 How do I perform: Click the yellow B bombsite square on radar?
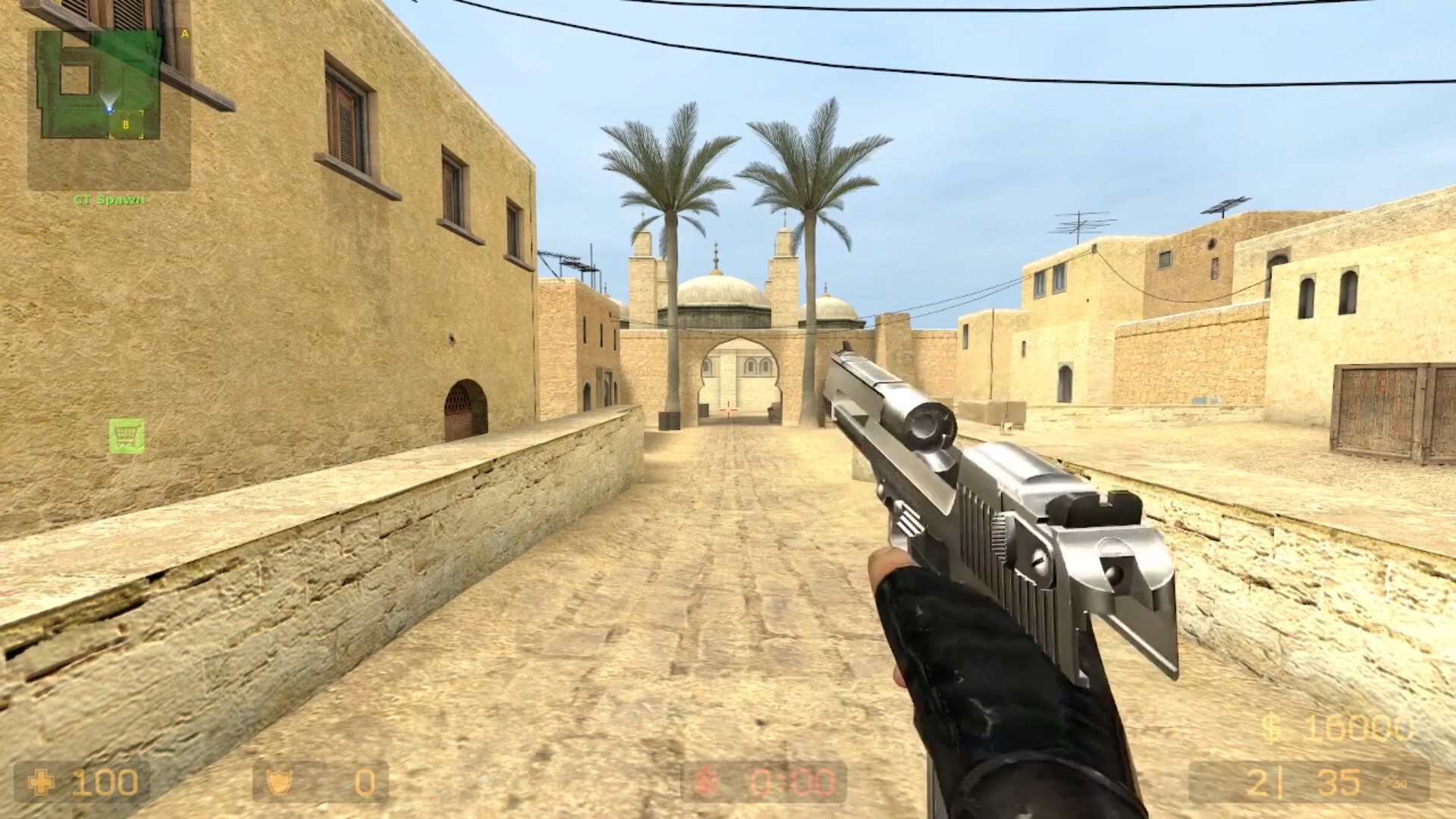pos(126,124)
